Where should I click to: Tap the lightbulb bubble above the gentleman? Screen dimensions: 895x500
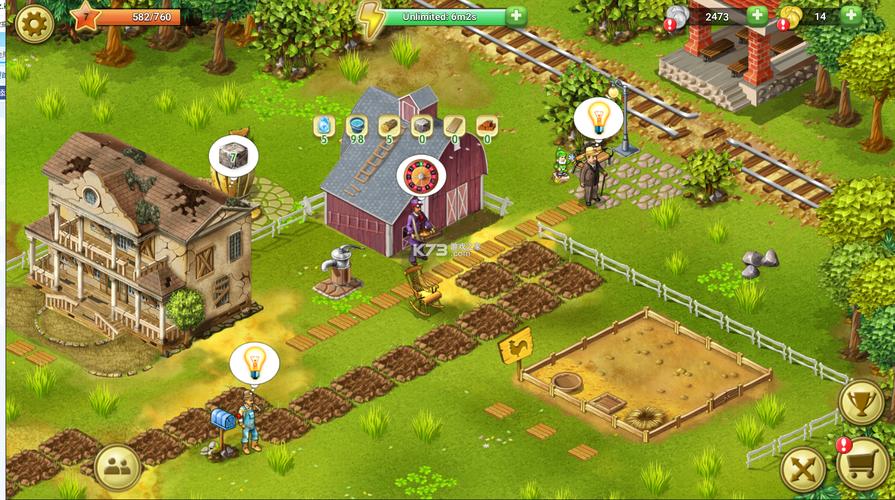(x=598, y=118)
